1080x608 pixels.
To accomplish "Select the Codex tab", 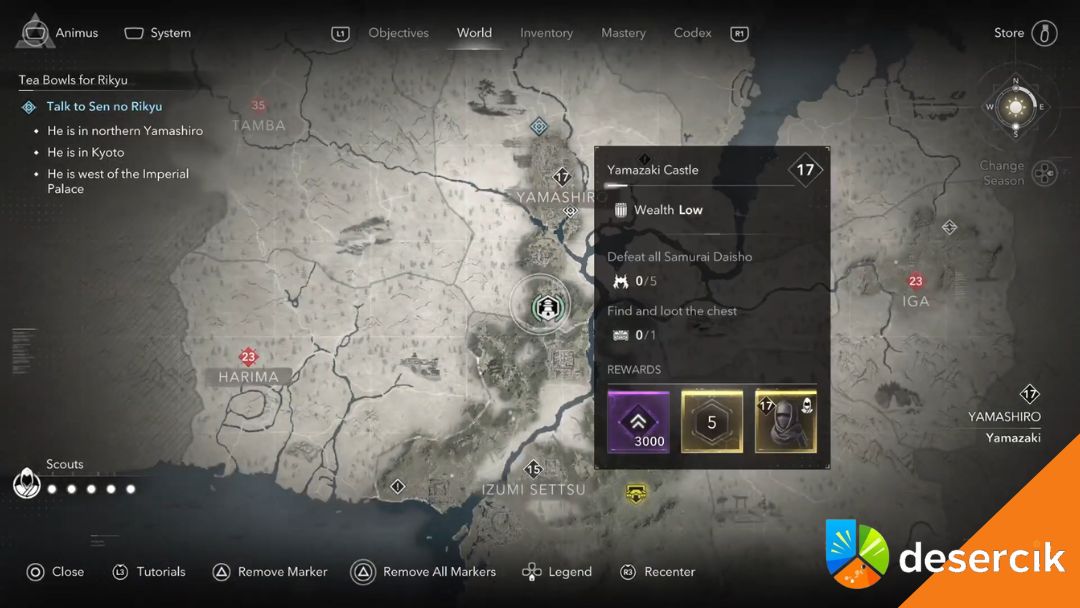I will click(692, 33).
